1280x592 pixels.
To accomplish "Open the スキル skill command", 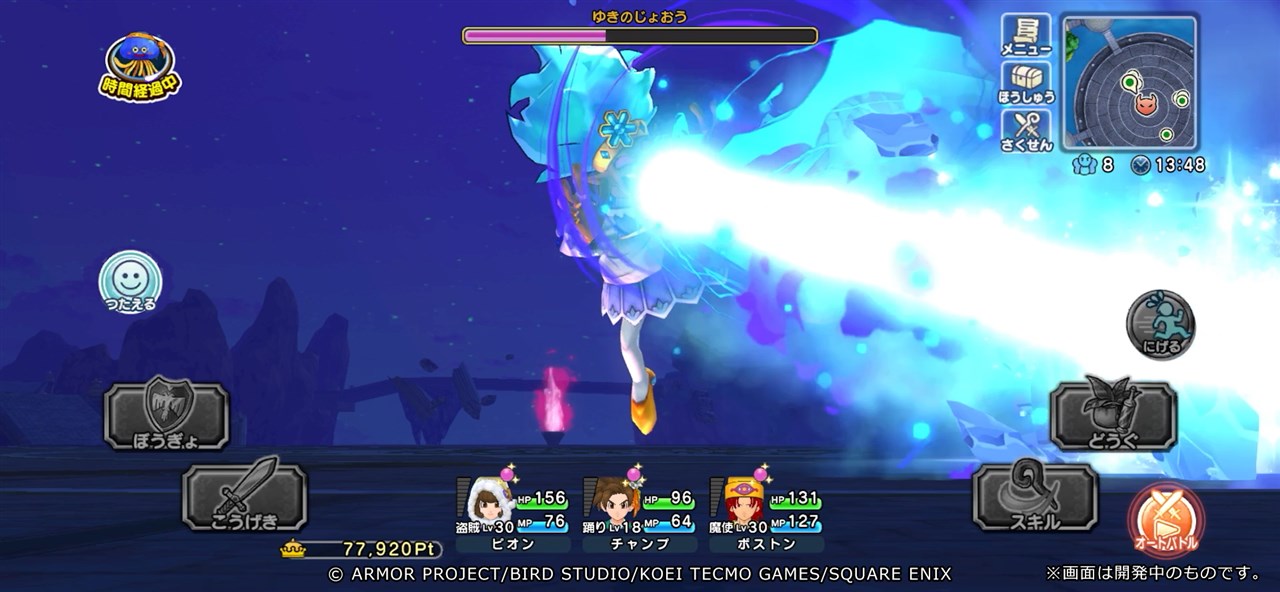I will 1035,496.
